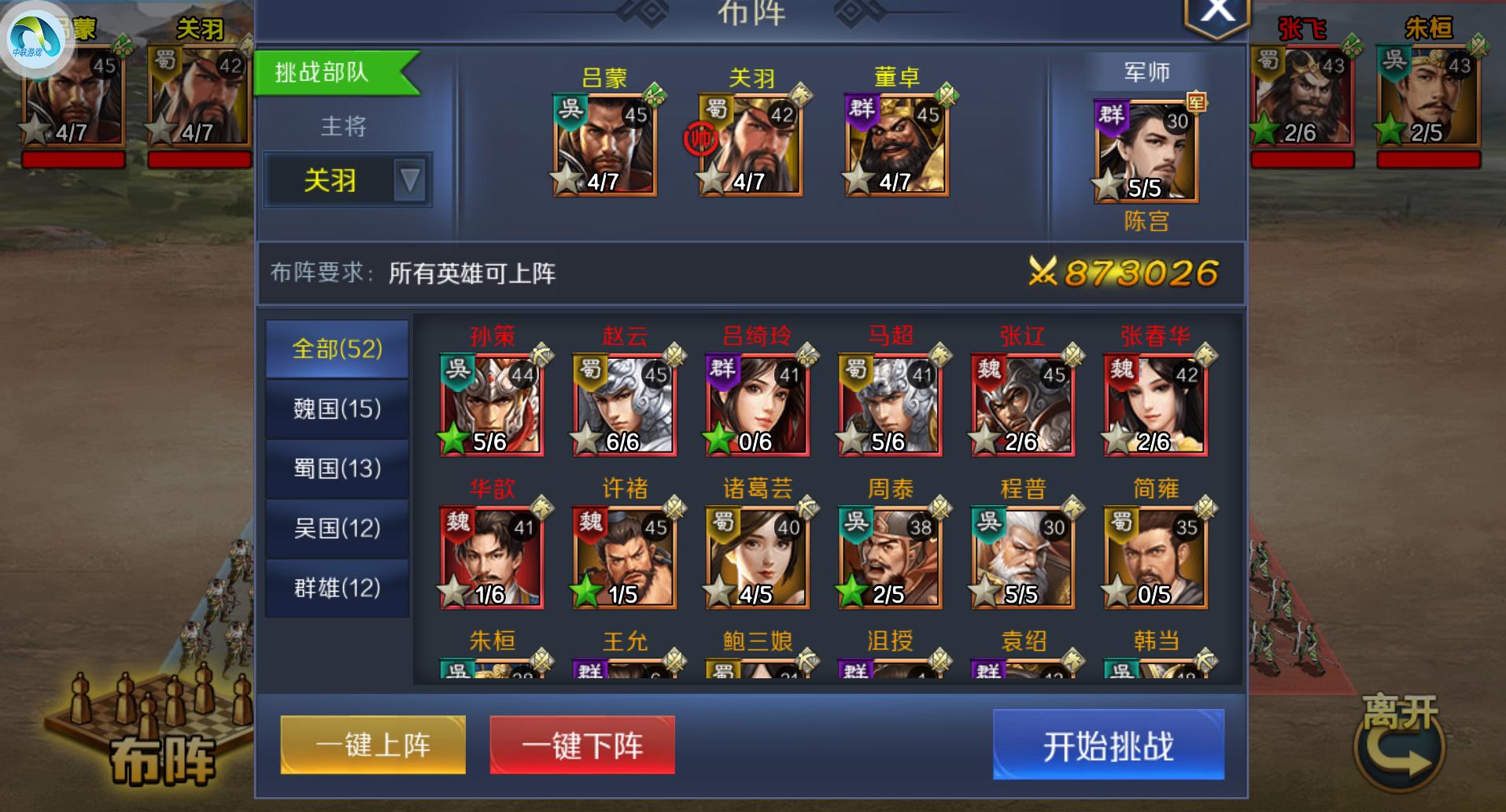Switch to the 魏国(15) faction tab
The width and height of the screenshot is (1506, 812).
[x=337, y=408]
